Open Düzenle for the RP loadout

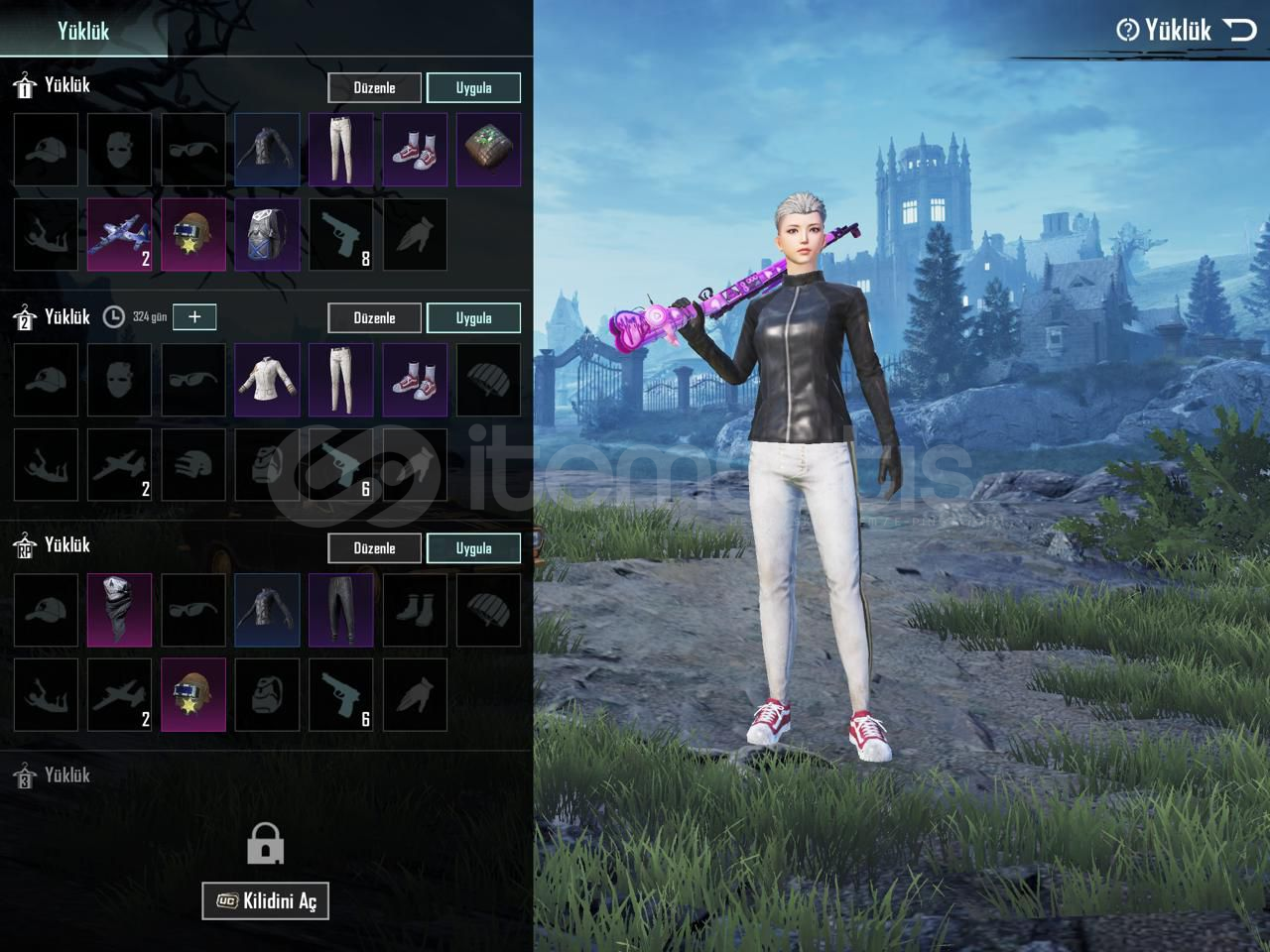[374, 547]
